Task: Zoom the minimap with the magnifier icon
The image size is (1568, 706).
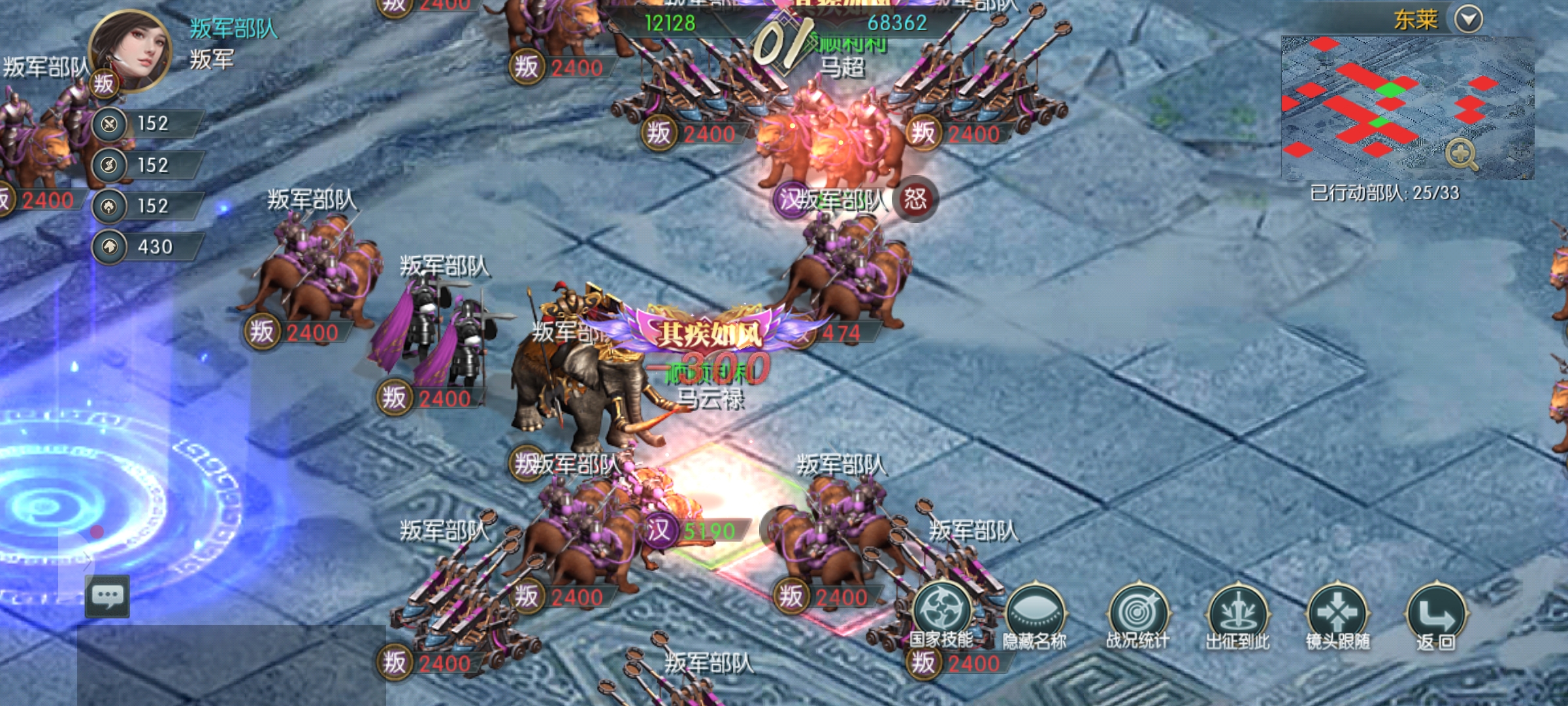Action: (x=1461, y=154)
